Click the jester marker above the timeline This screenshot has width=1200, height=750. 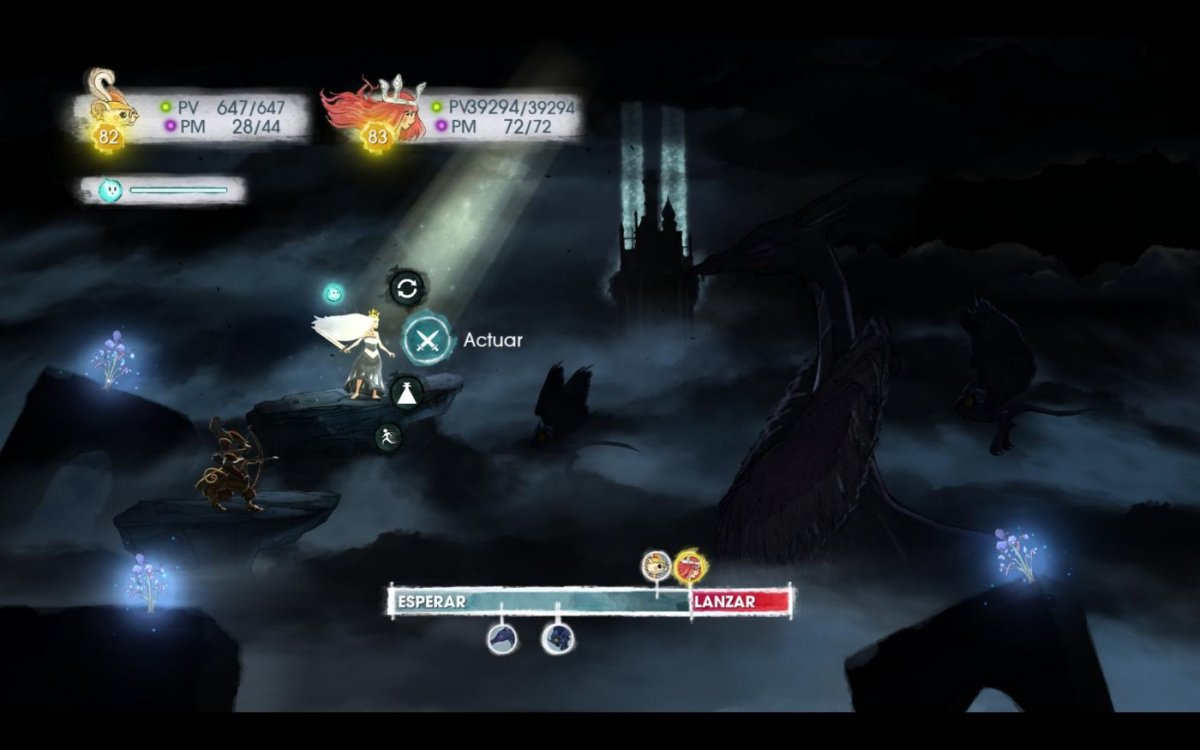coord(656,565)
